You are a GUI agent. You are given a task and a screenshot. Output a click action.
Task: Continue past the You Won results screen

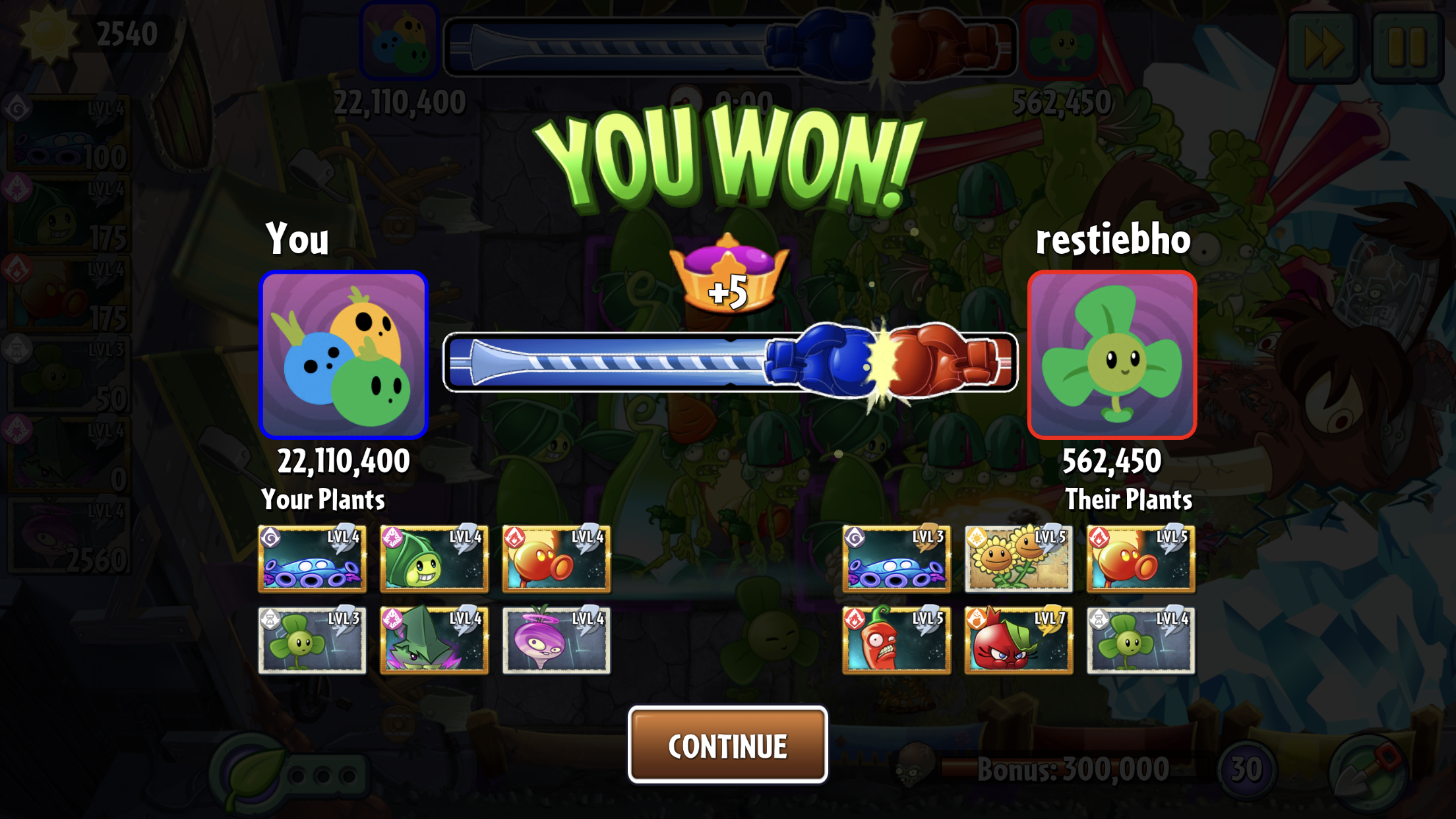[x=727, y=745]
